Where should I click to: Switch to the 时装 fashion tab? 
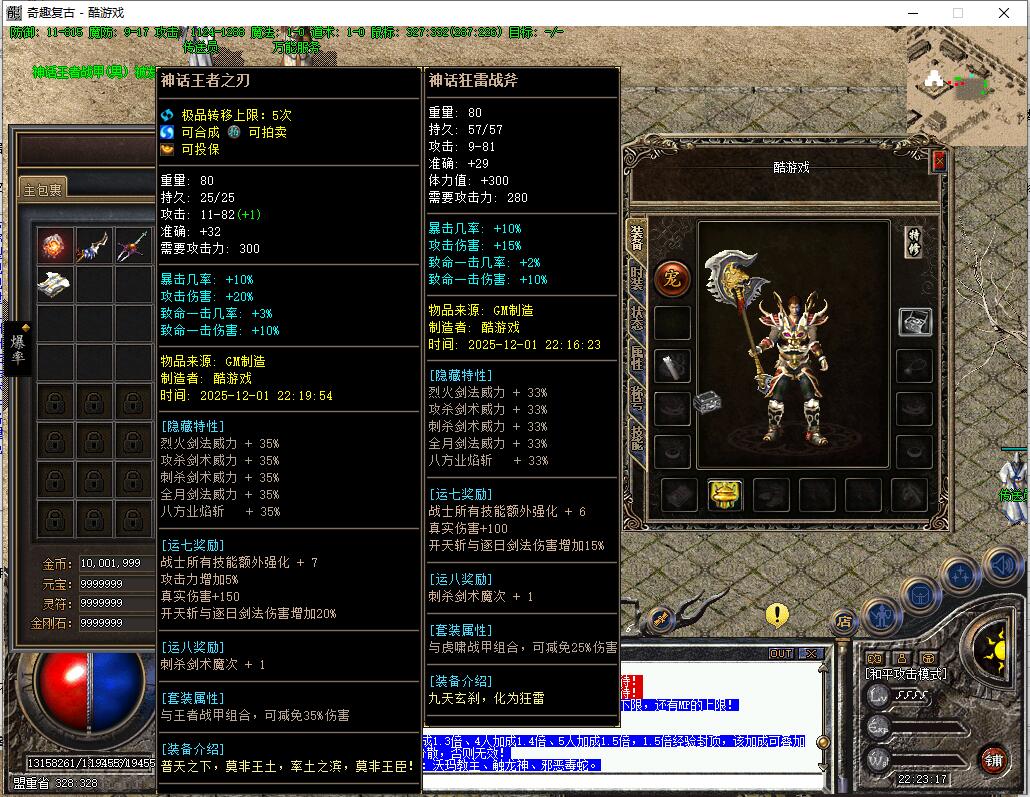635,278
